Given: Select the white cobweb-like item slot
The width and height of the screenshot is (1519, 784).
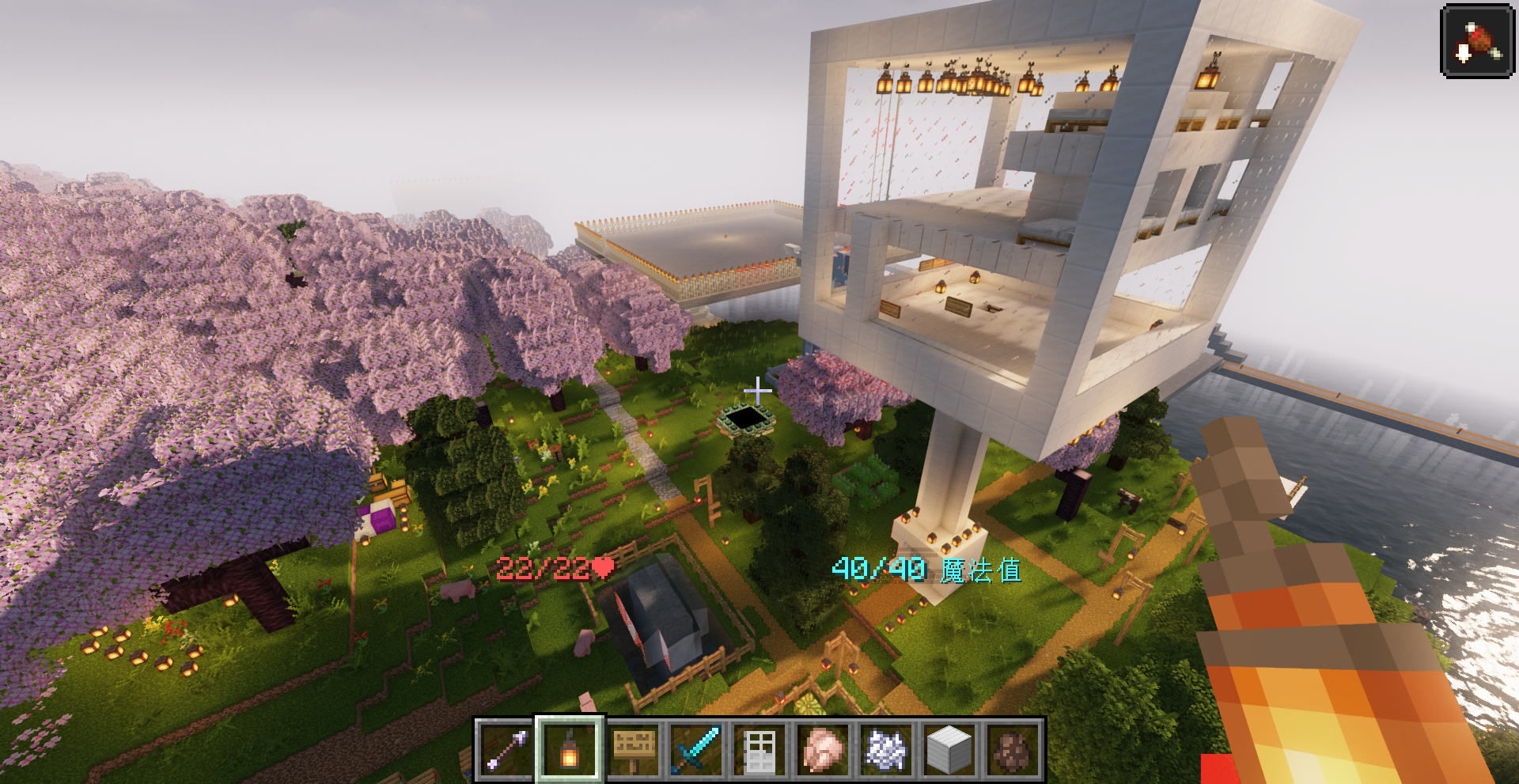Looking at the screenshot, I should (x=887, y=749).
